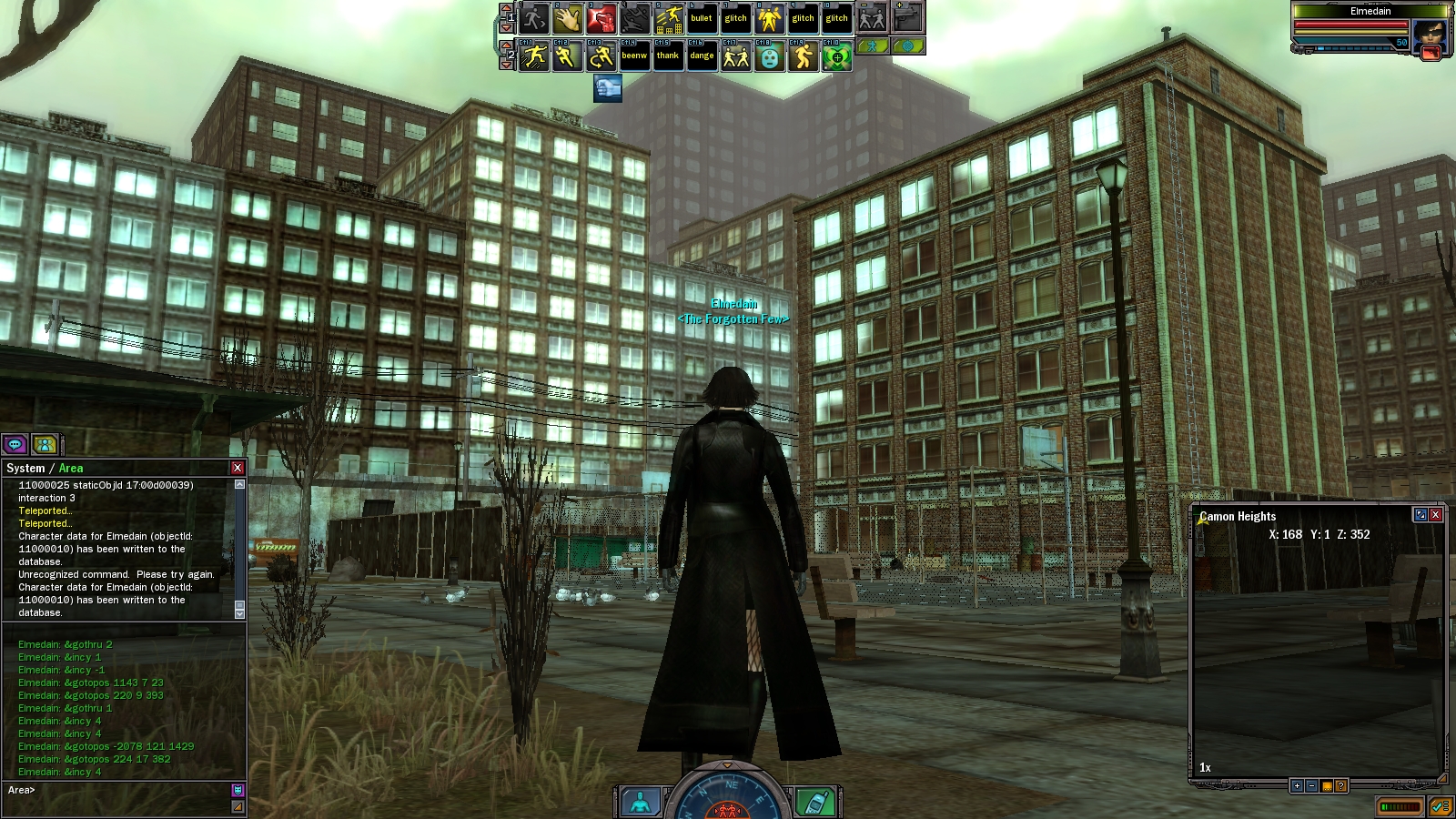
Task: Close the System / Area chat window
Action: 238,468
